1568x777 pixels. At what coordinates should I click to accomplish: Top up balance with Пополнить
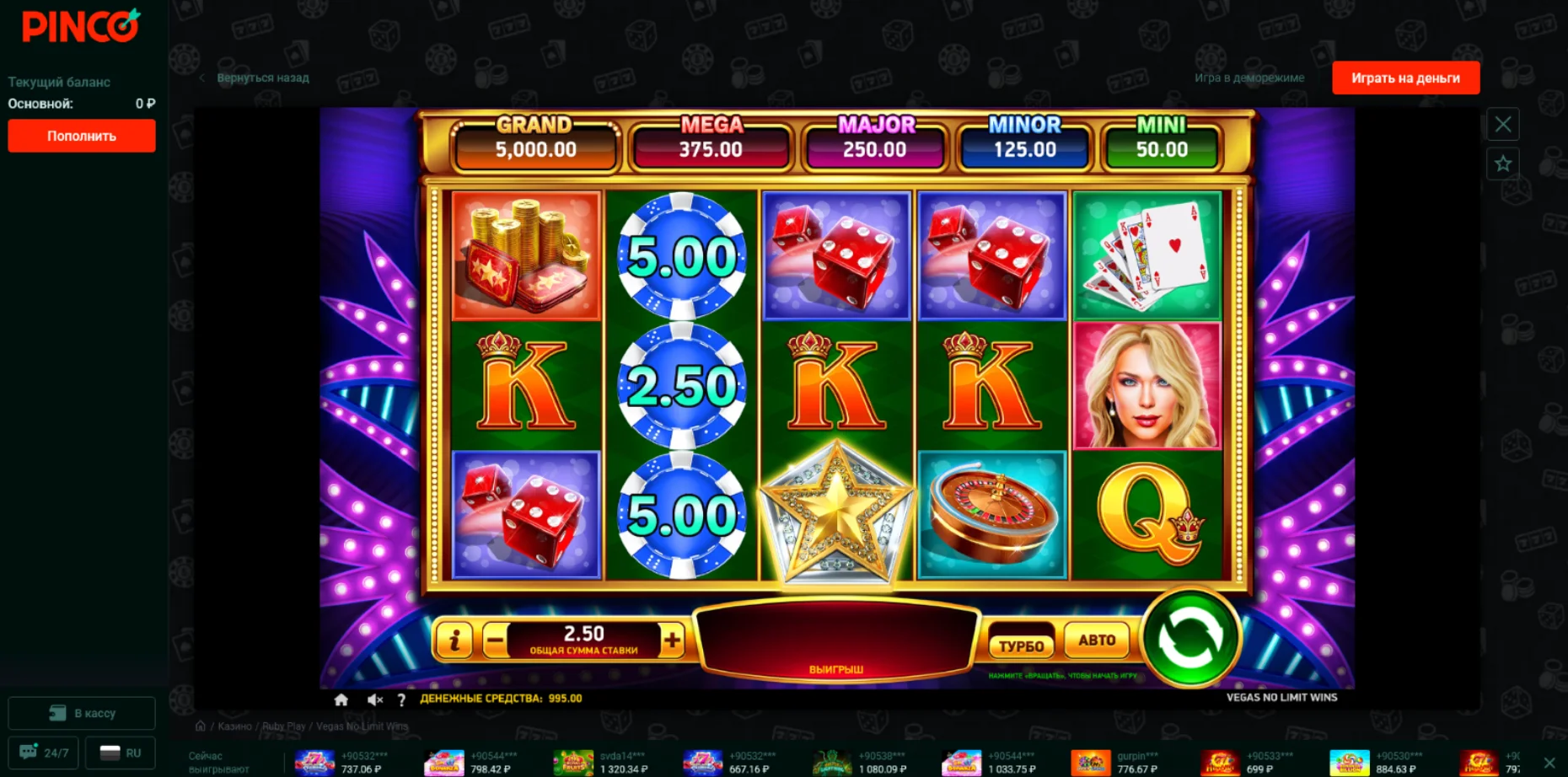pos(82,136)
